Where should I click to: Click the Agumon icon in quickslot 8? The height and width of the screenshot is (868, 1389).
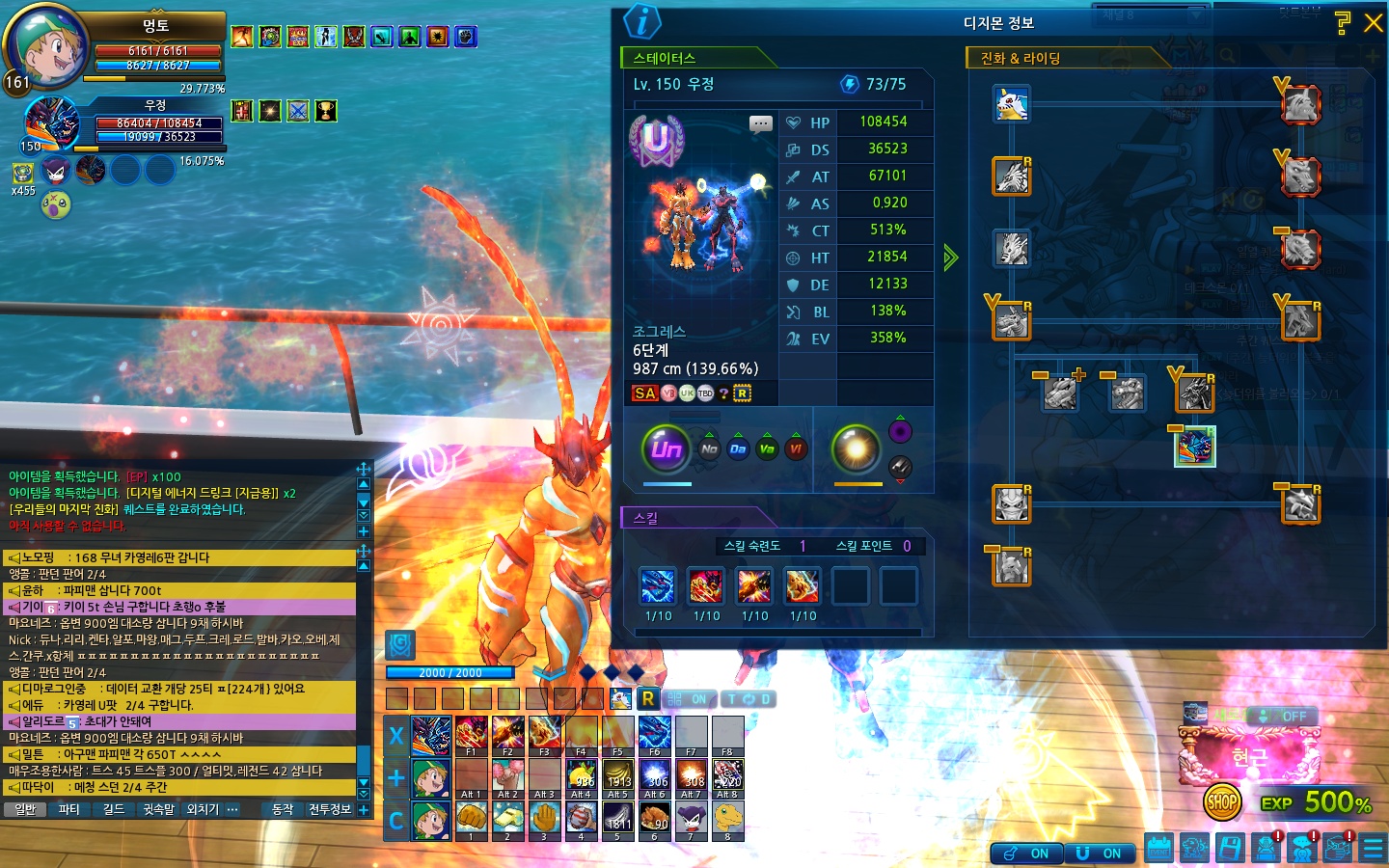click(x=728, y=818)
